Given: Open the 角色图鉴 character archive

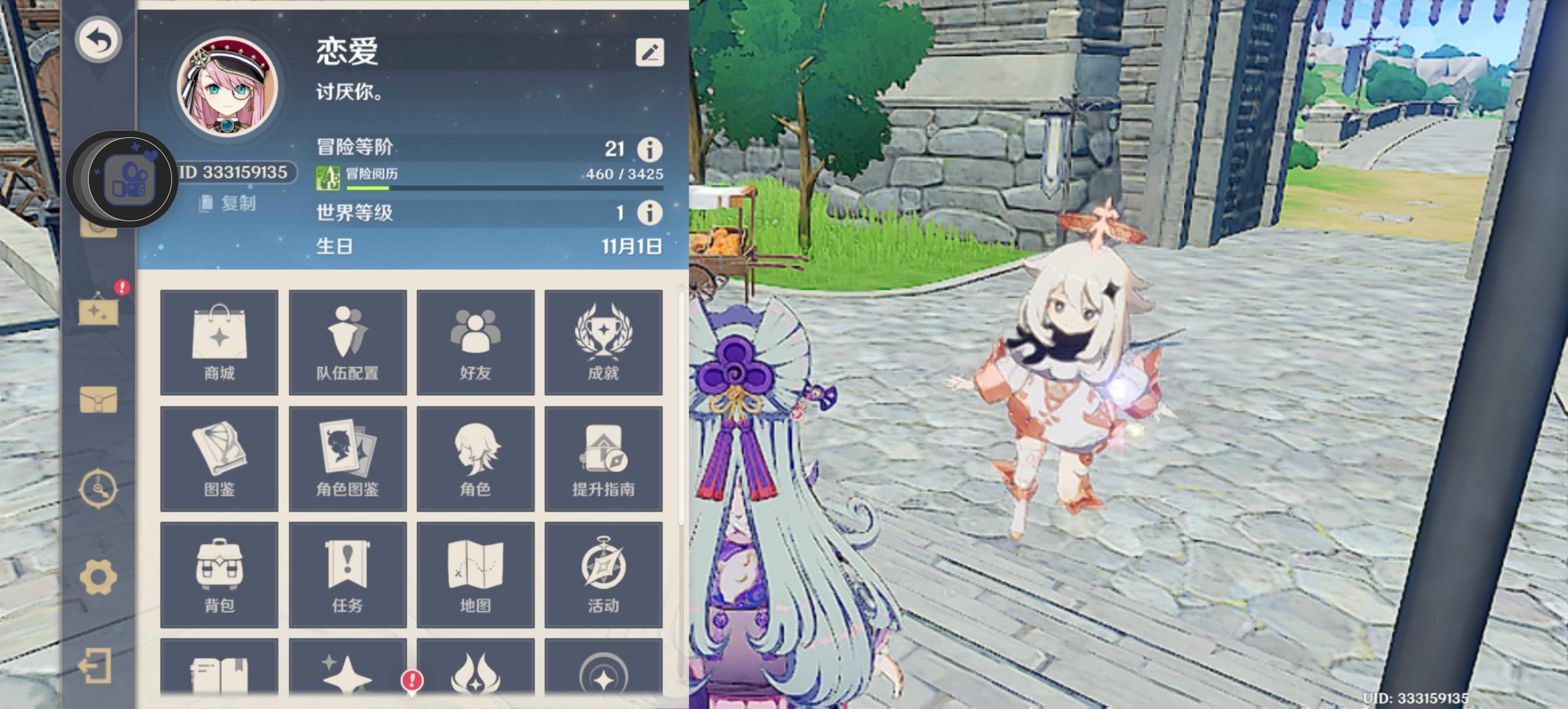Looking at the screenshot, I should coord(347,458).
